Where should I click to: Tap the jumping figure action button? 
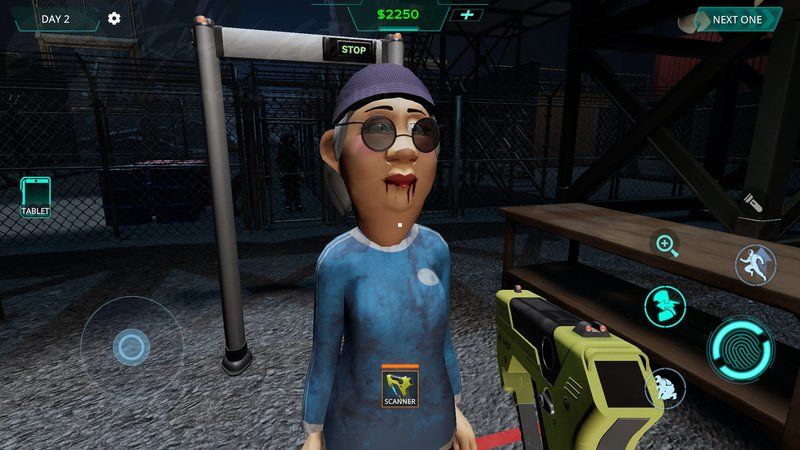tap(755, 265)
